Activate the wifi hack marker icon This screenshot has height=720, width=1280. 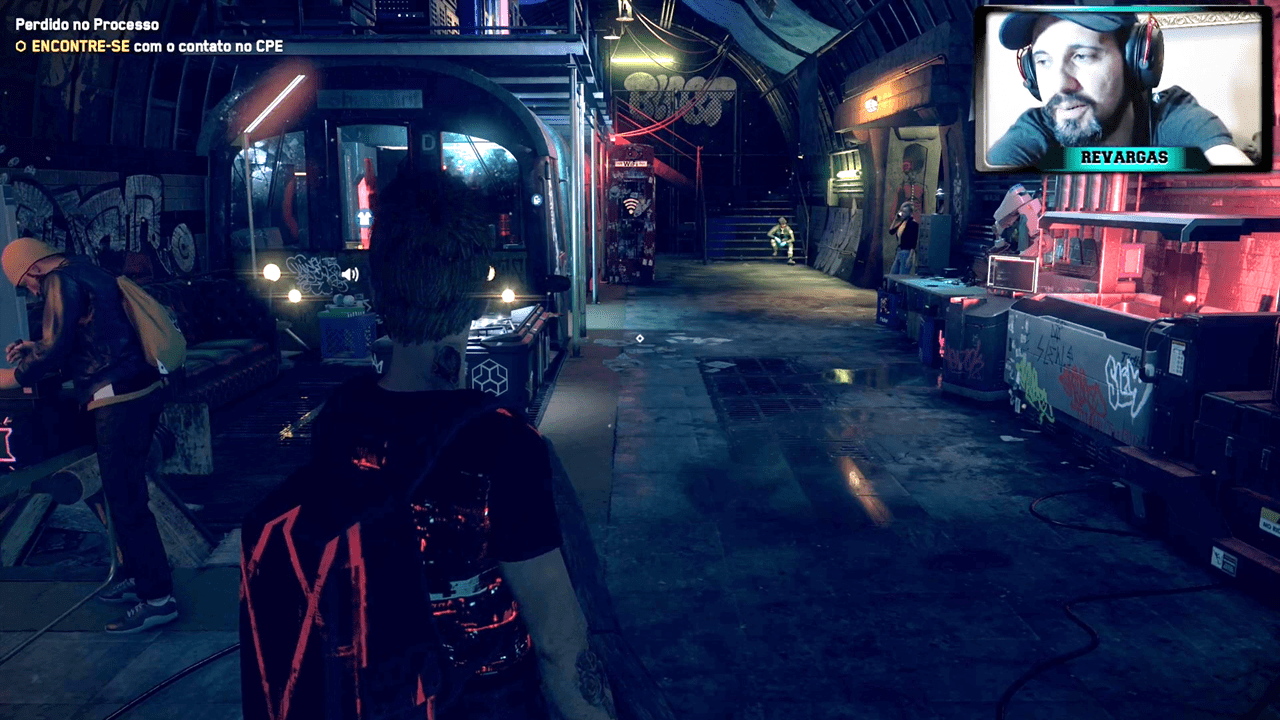pyautogui.click(x=631, y=207)
